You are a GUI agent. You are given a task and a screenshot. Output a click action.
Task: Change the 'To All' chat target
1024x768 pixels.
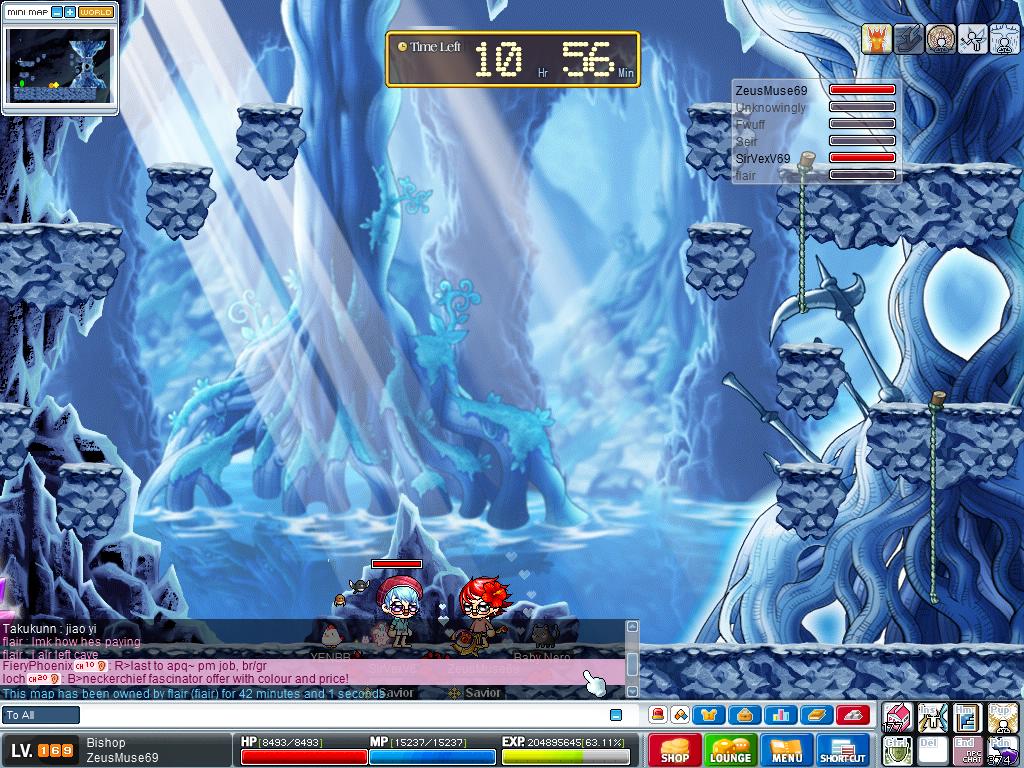[41, 715]
